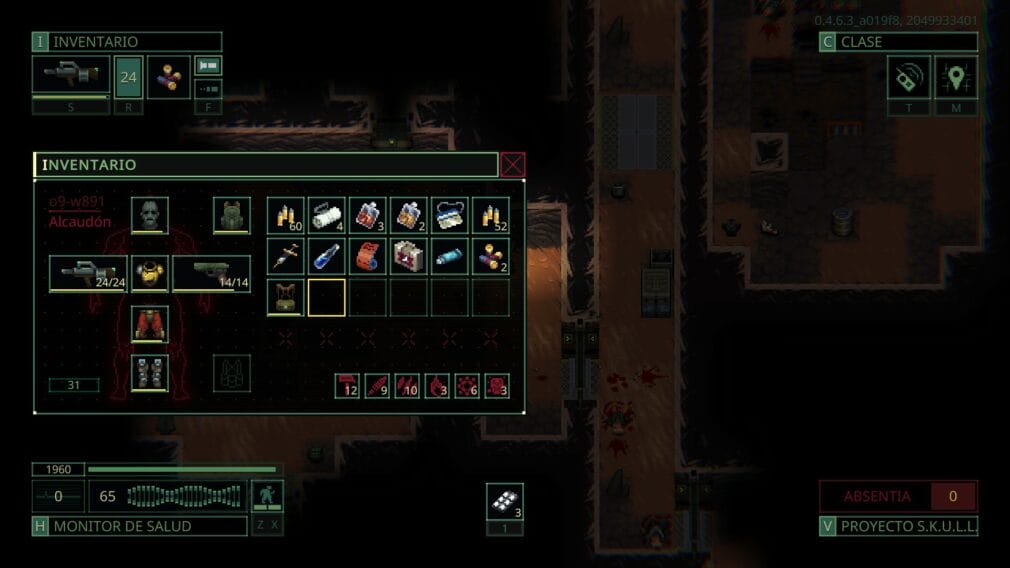Close the Inventario window with the red X

[512, 165]
